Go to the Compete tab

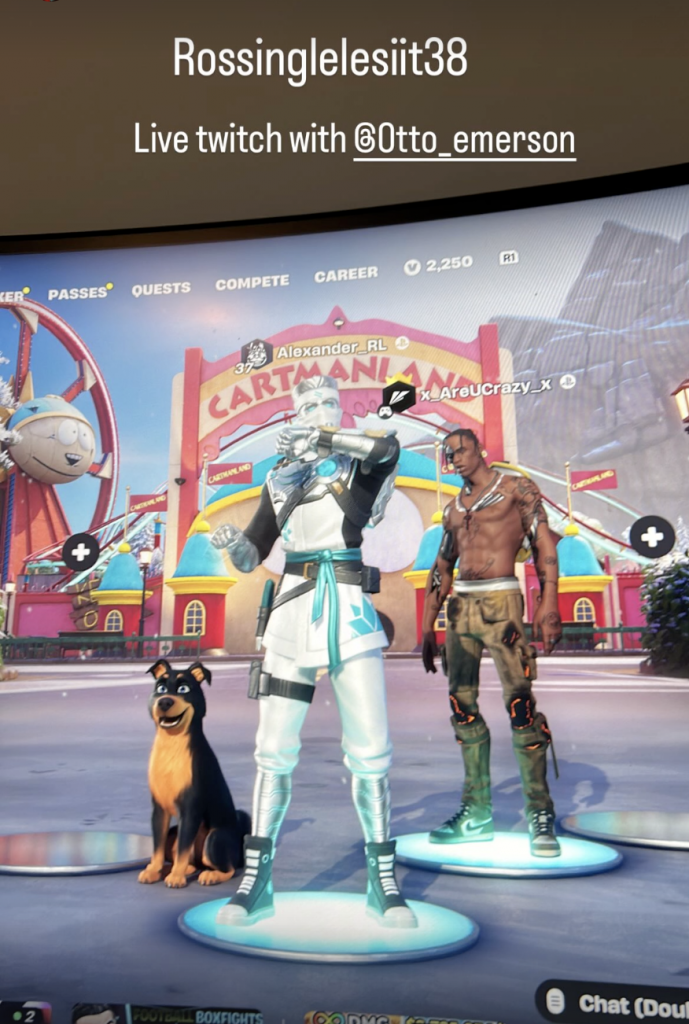tap(252, 283)
